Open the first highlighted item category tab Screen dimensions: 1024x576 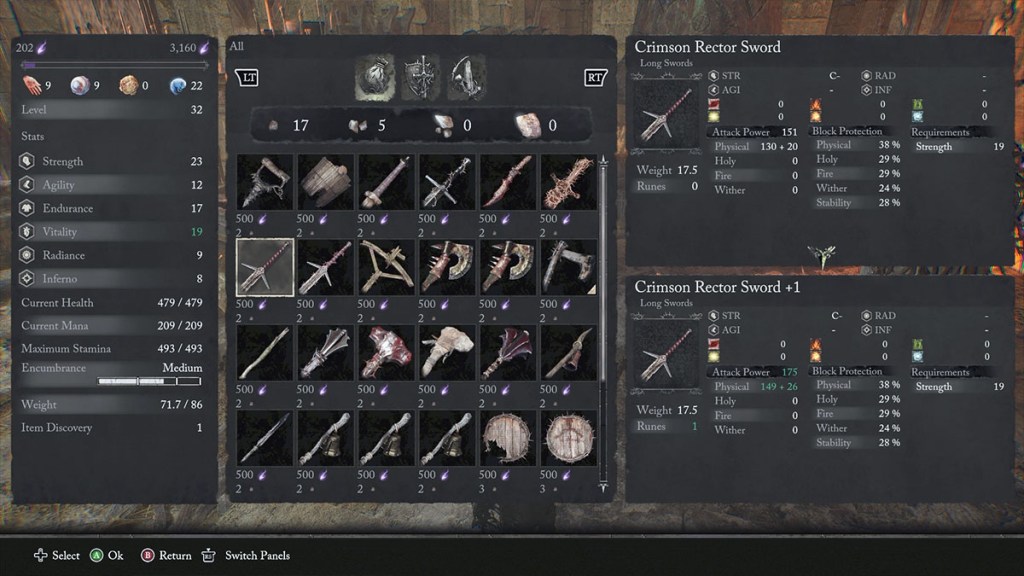tap(373, 78)
